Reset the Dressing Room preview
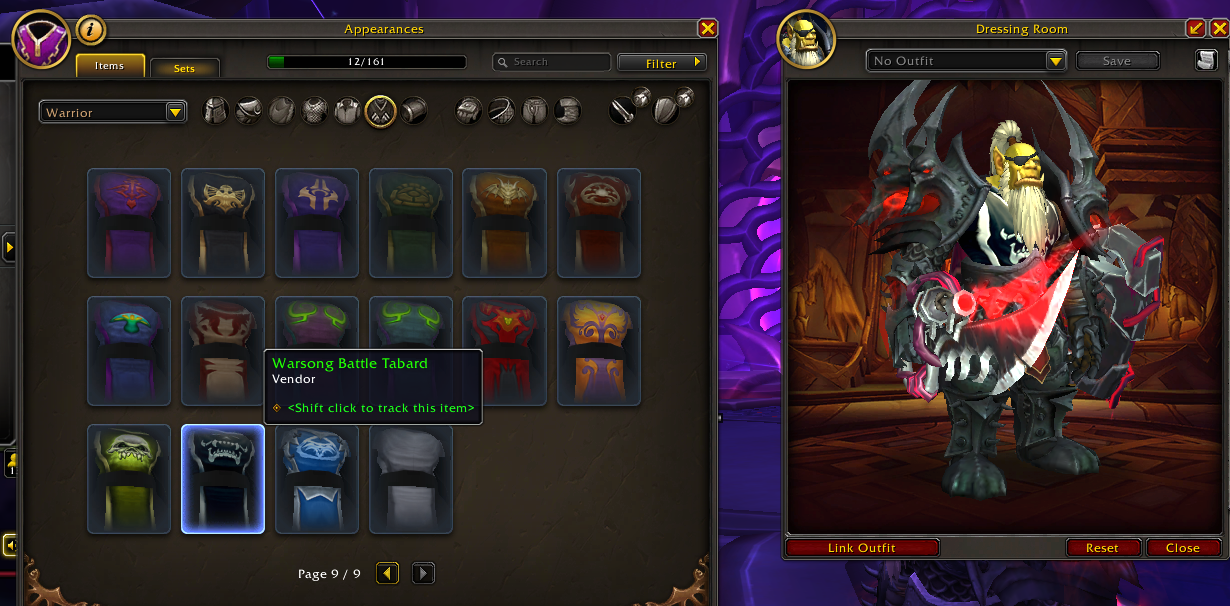The width and height of the screenshot is (1230, 606). [1102, 548]
